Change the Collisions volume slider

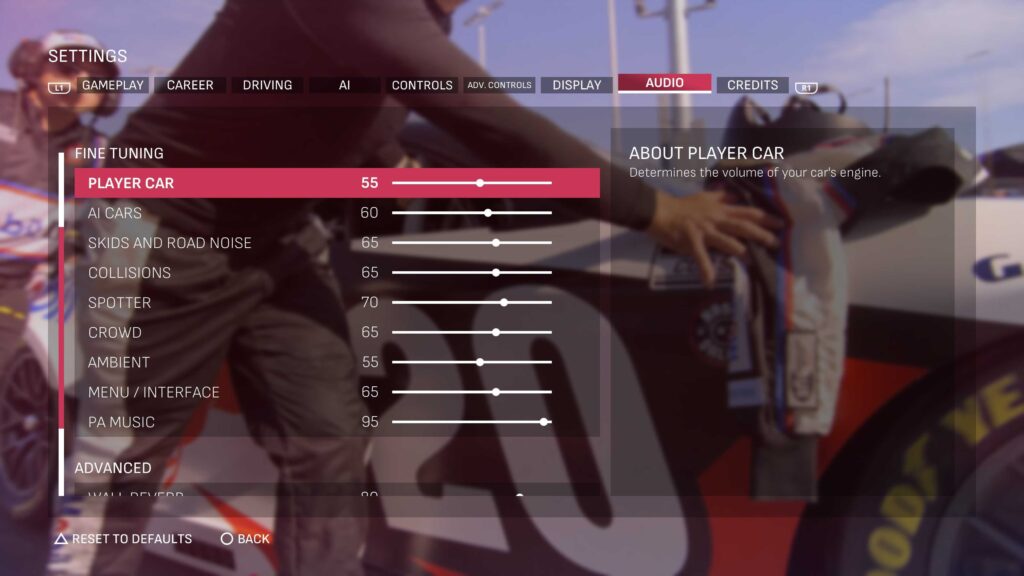pyautogui.click(x=496, y=272)
